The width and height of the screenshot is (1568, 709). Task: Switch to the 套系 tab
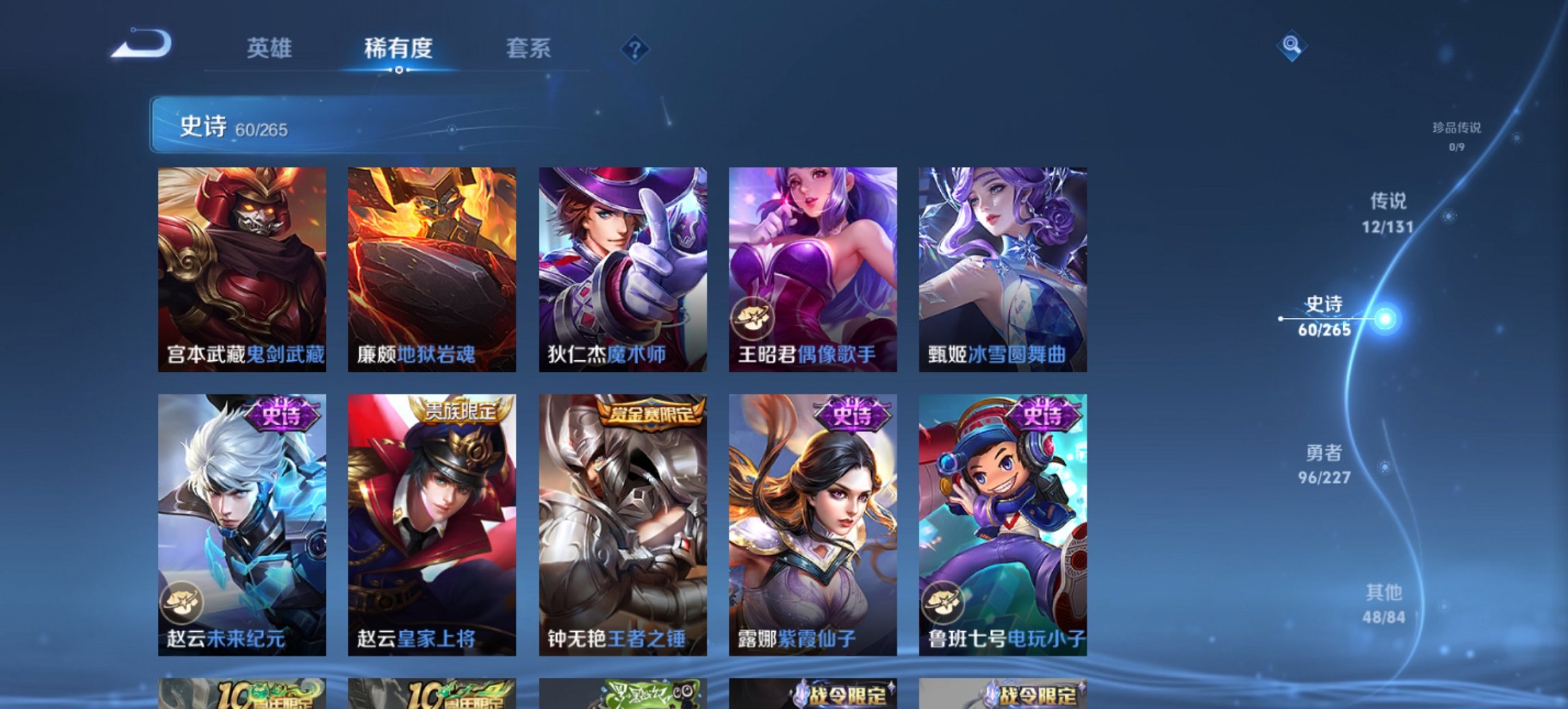point(528,49)
